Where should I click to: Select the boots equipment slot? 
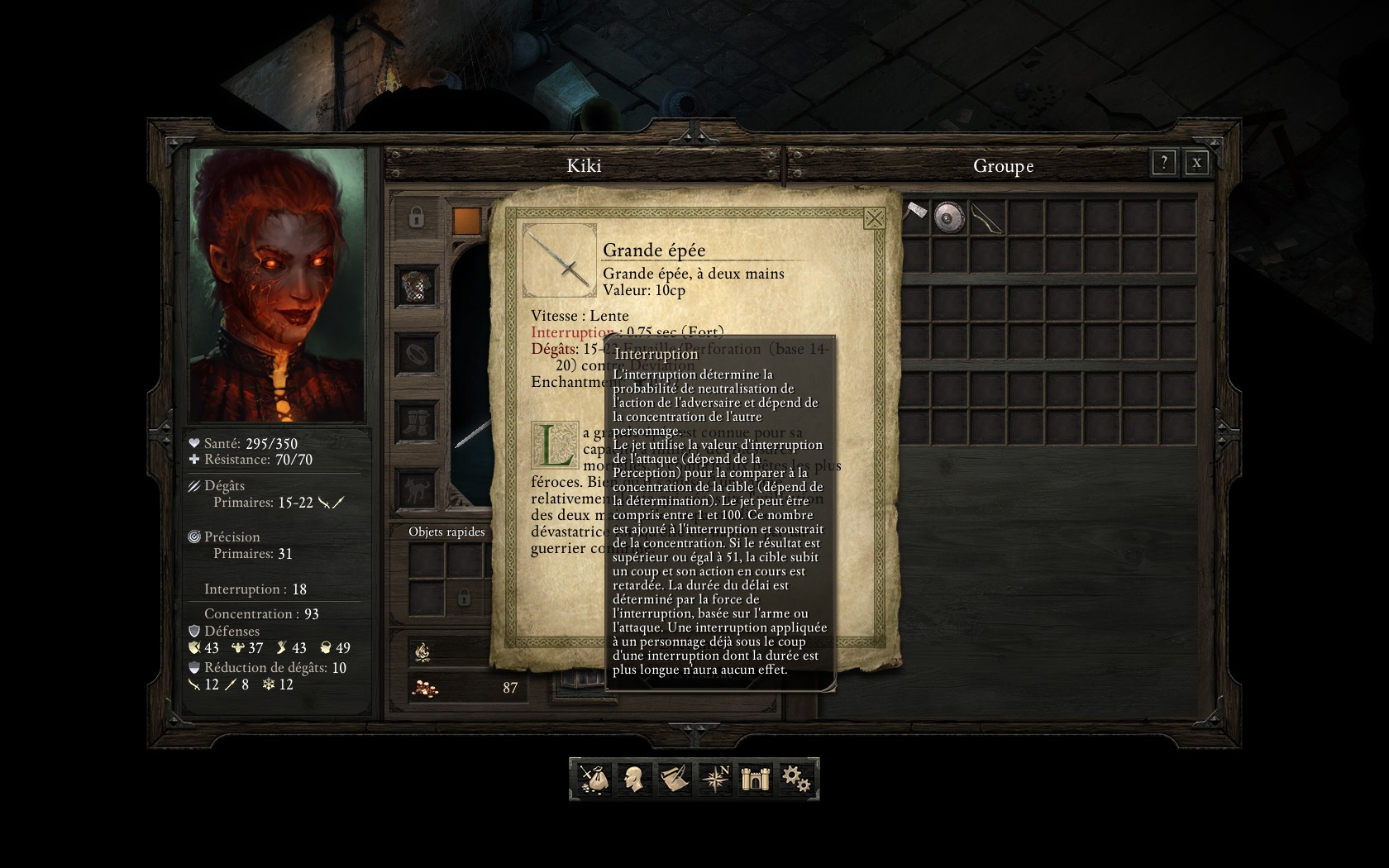tap(416, 422)
